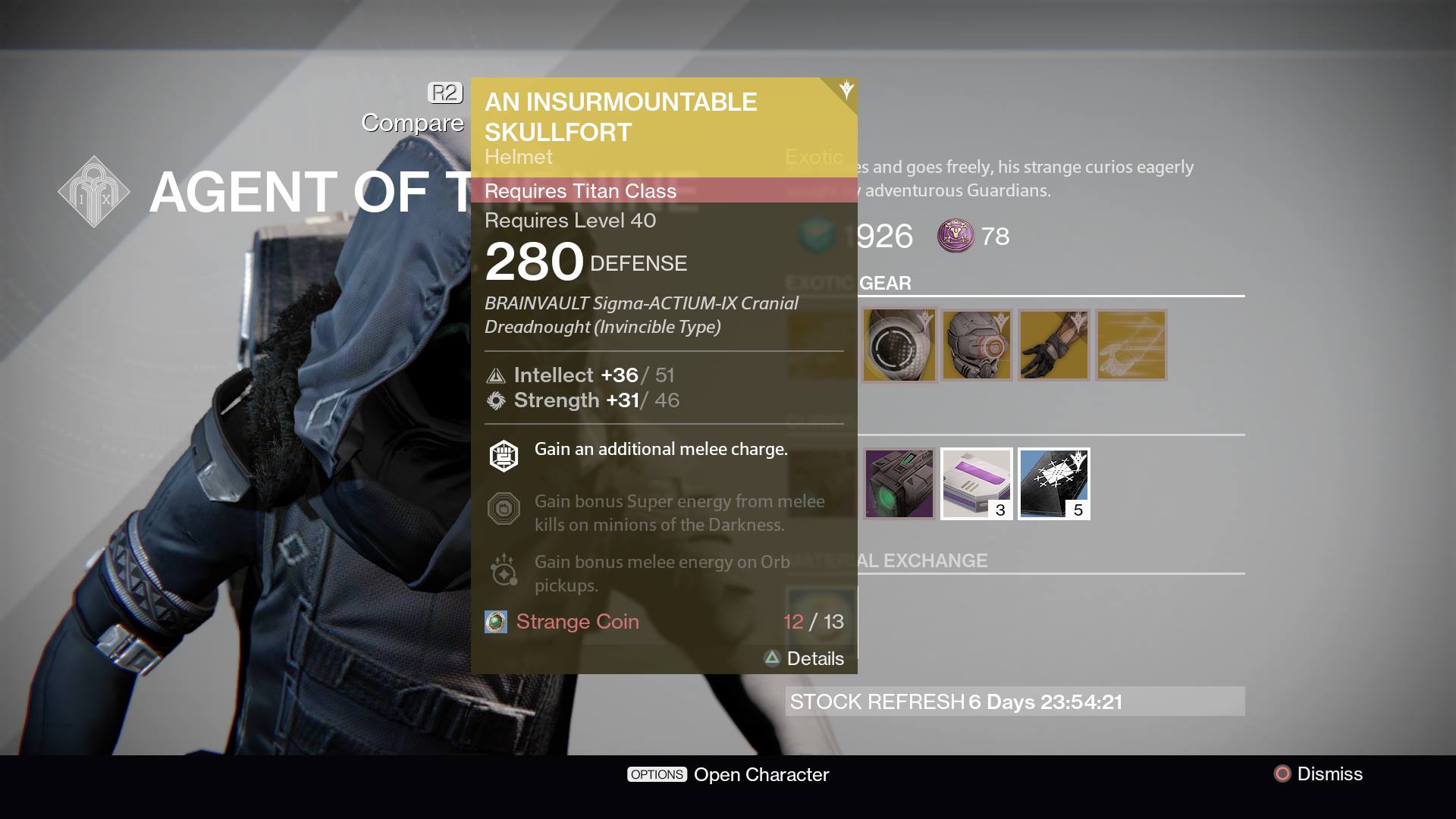Select the exotic helmet in the Exotic Gear row
The width and height of the screenshot is (1456, 819).
tap(977, 345)
